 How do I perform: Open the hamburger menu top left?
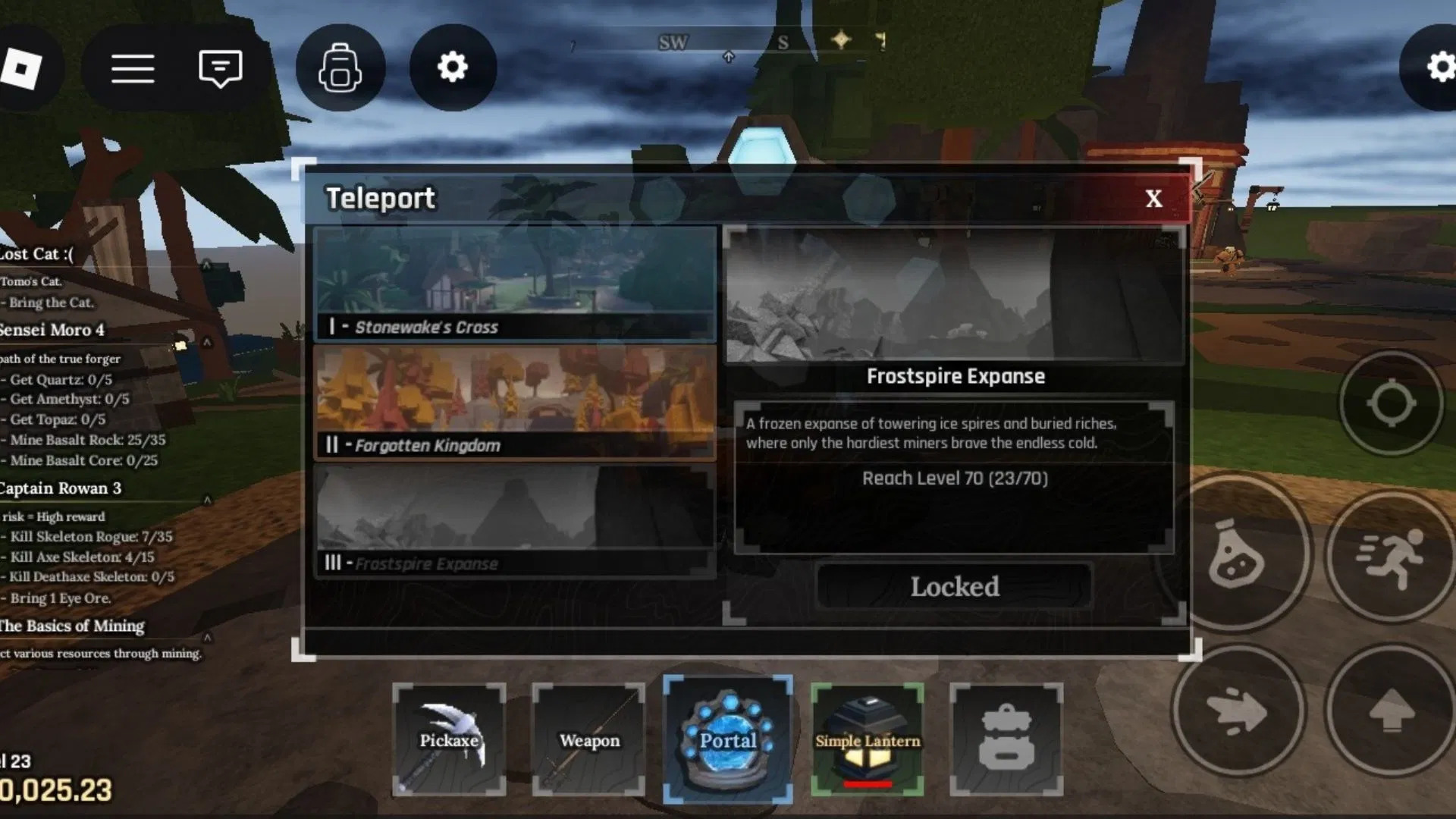(133, 67)
